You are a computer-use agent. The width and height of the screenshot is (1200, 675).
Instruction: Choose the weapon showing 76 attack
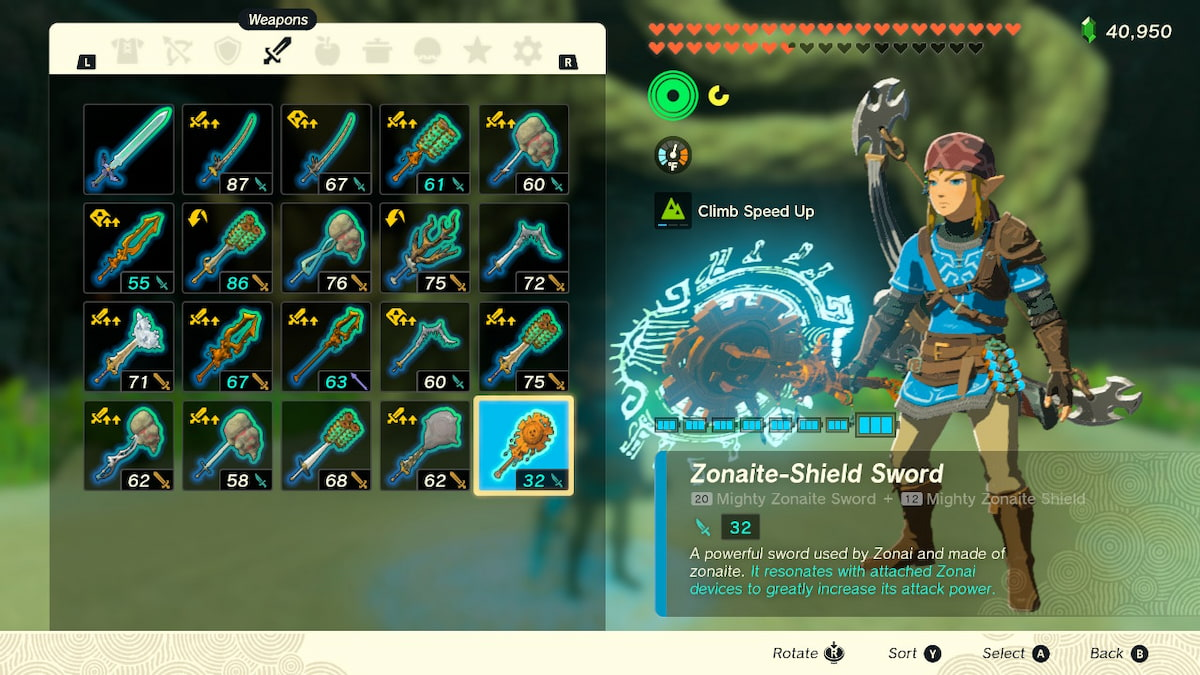click(x=326, y=248)
